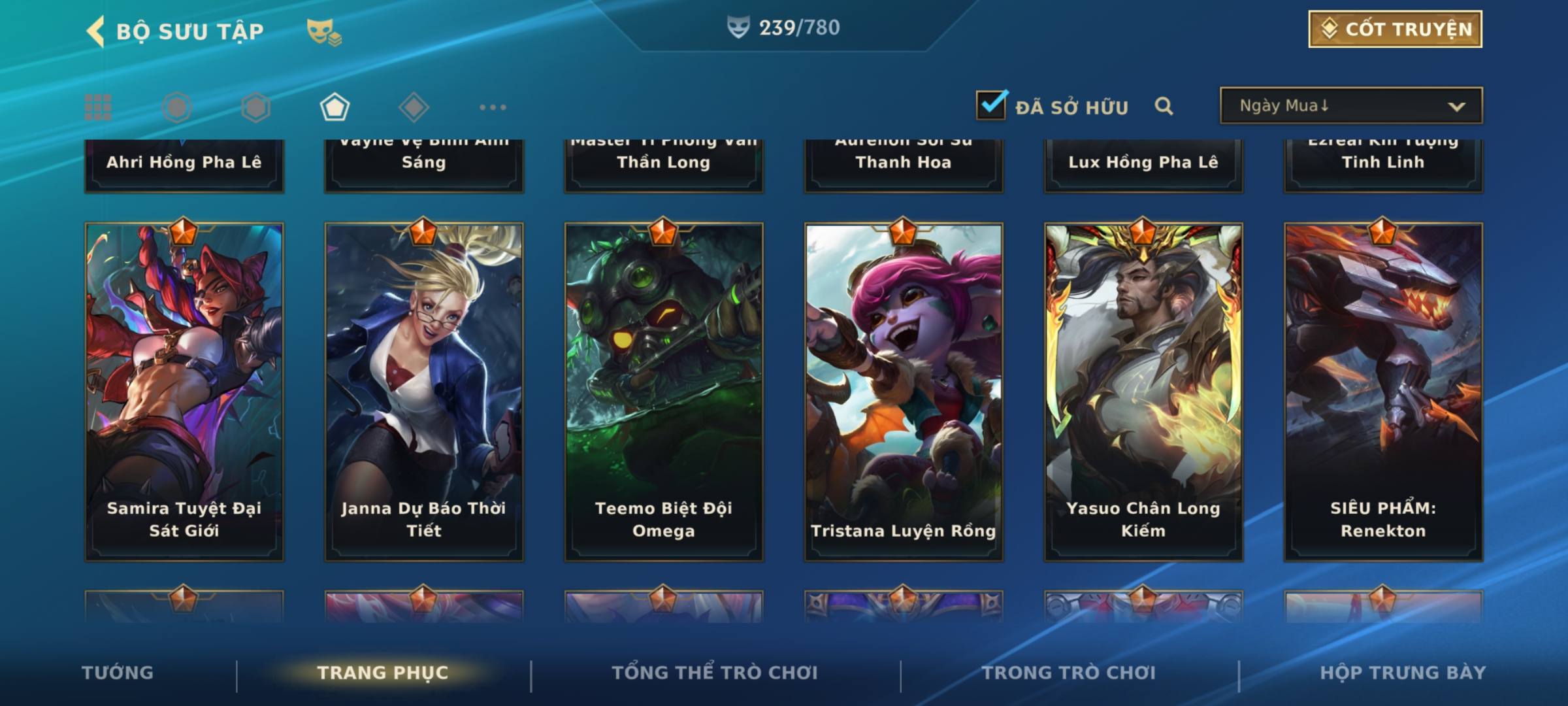
Task: Choose the pentagon rarity filter
Action: click(335, 107)
